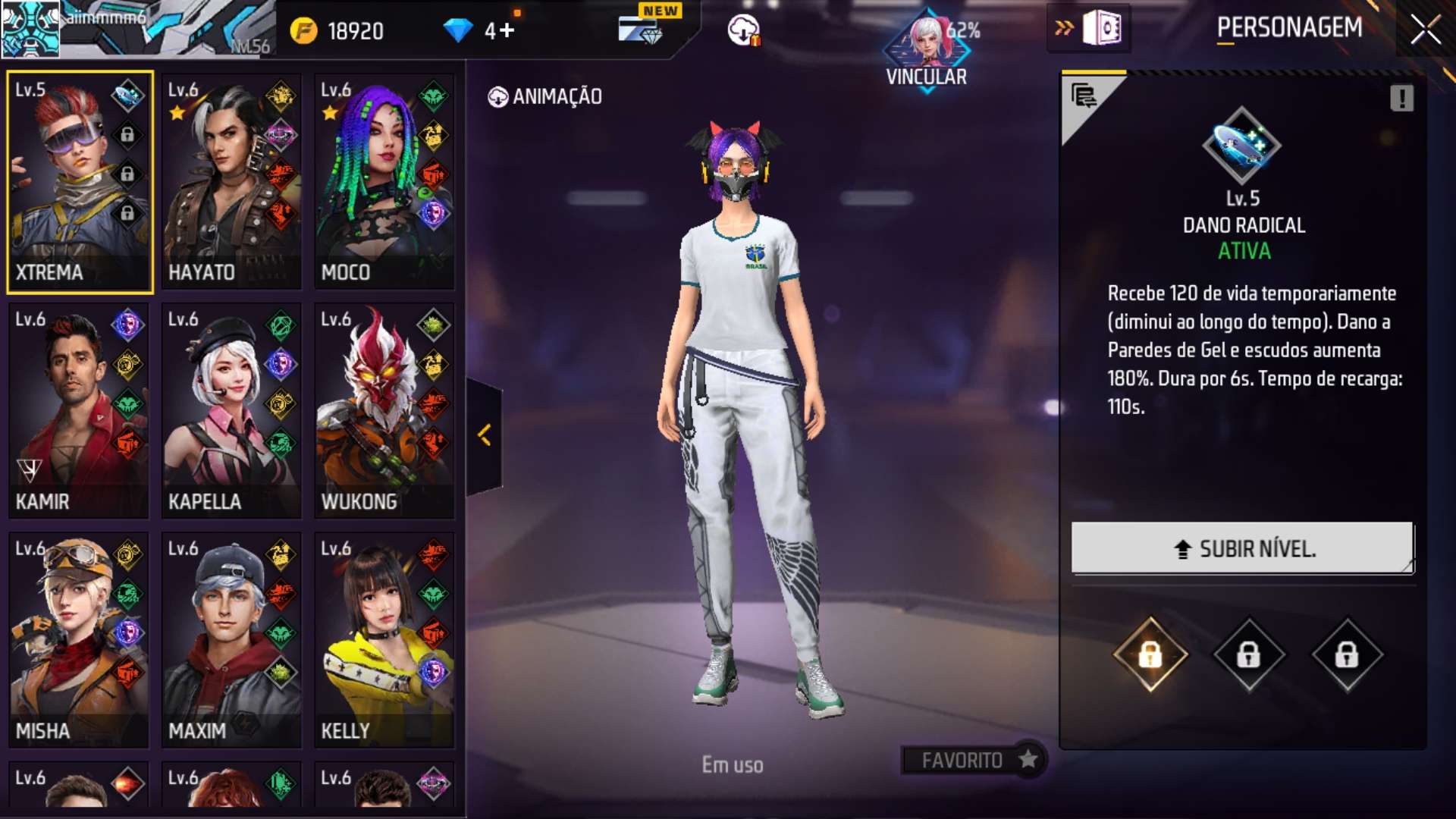Pick the Moco character card

tap(384, 182)
